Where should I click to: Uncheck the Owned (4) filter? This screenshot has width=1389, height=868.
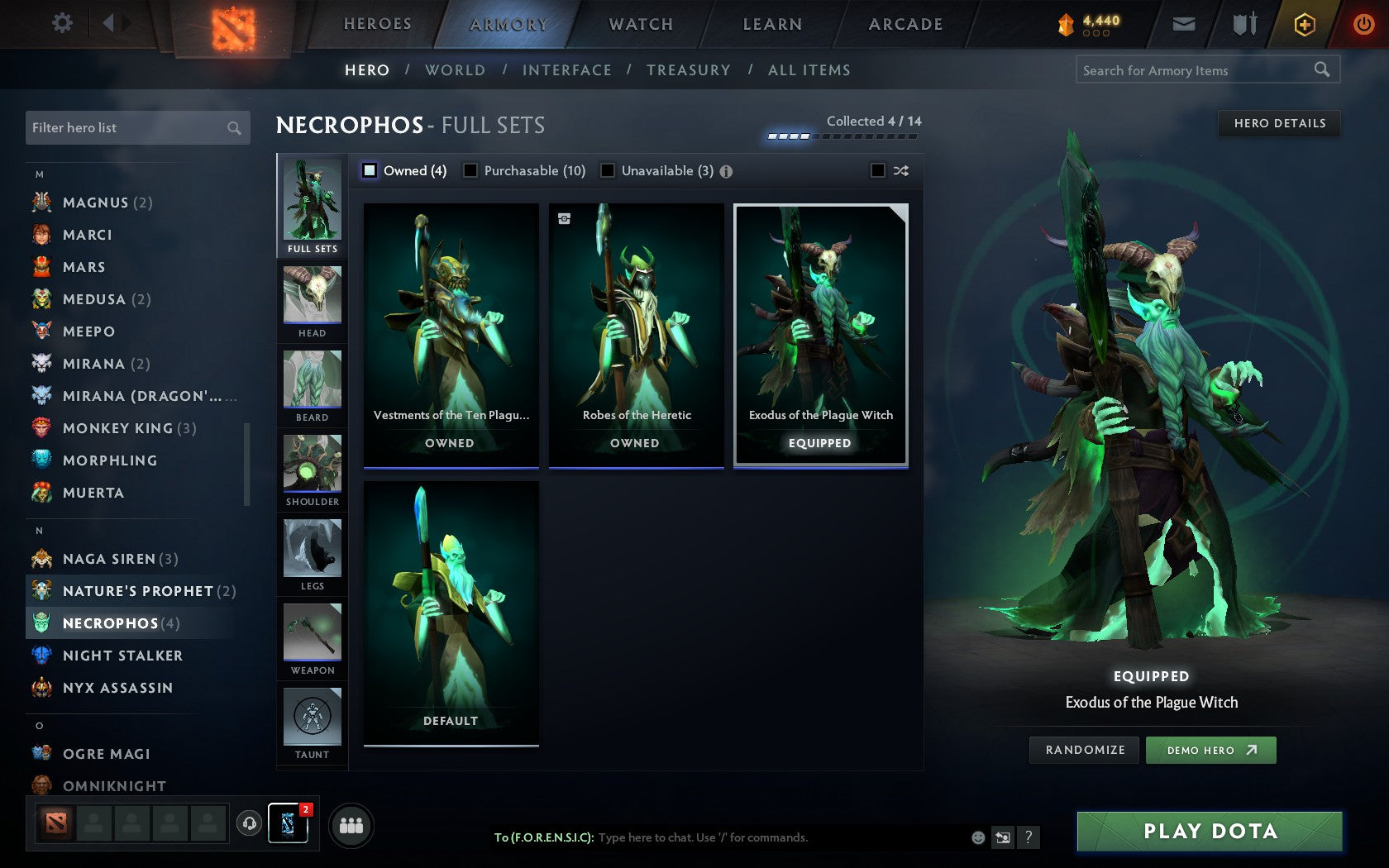(x=369, y=170)
